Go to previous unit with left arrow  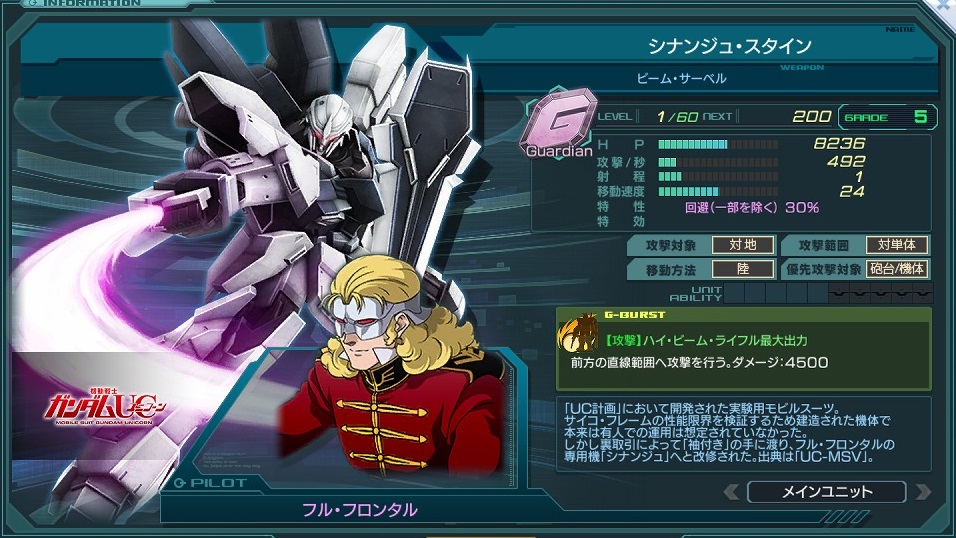click(x=732, y=492)
